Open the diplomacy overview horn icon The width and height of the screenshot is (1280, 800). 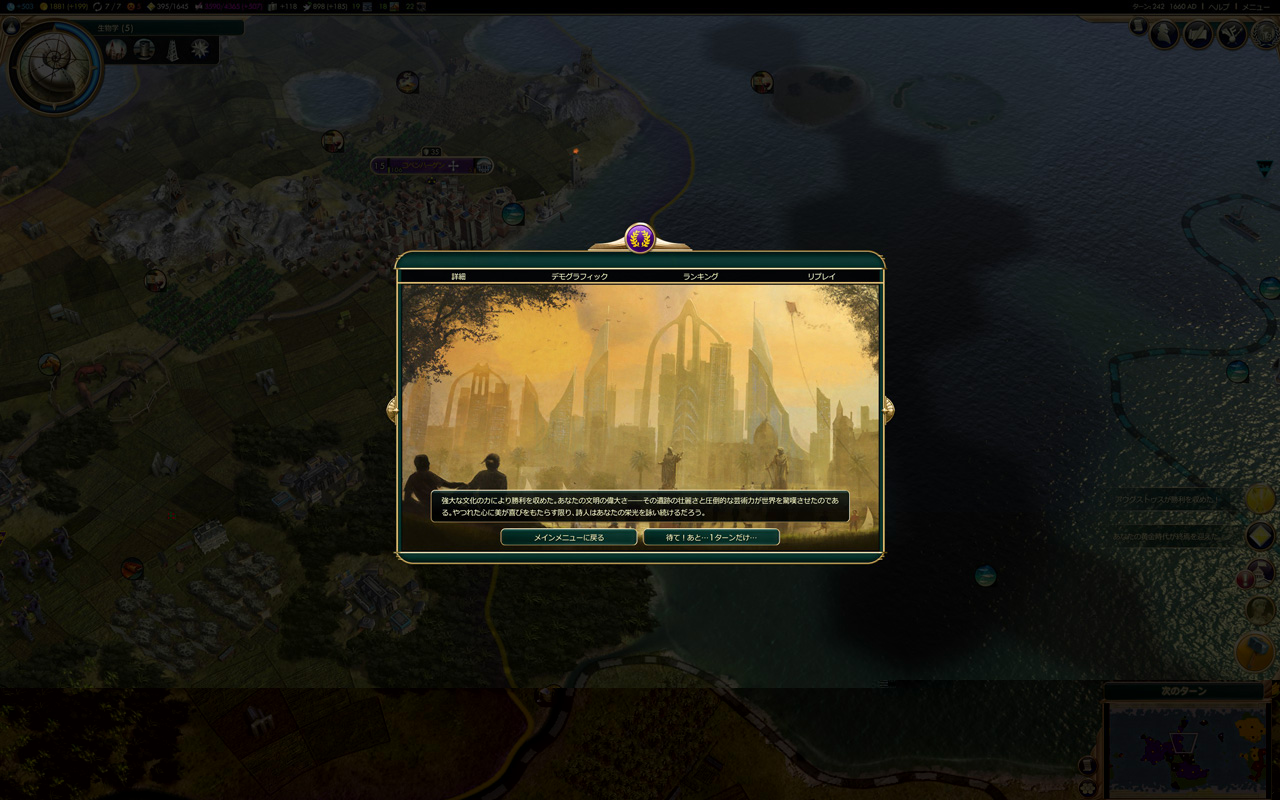1231,35
